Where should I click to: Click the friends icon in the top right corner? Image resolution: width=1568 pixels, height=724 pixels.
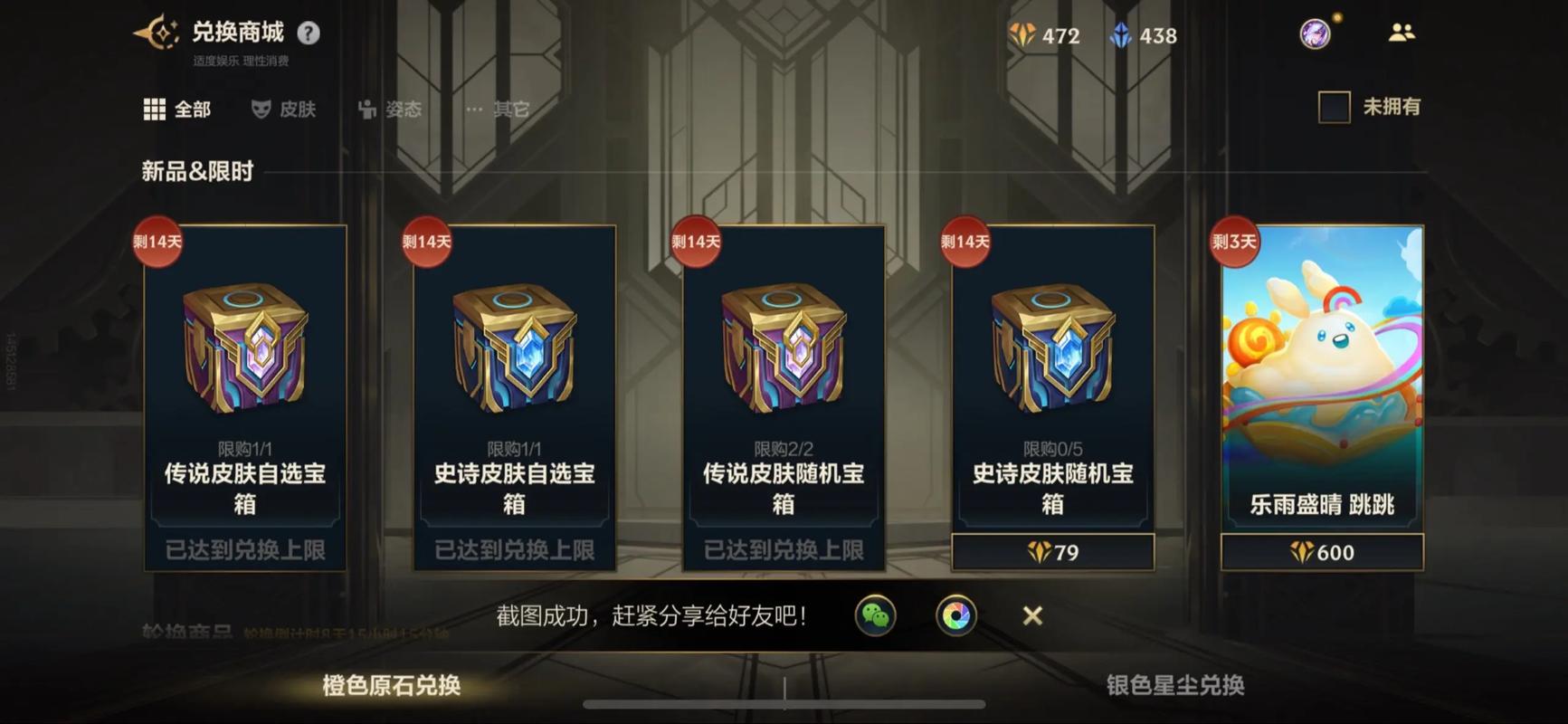[x=1402, y=32]
